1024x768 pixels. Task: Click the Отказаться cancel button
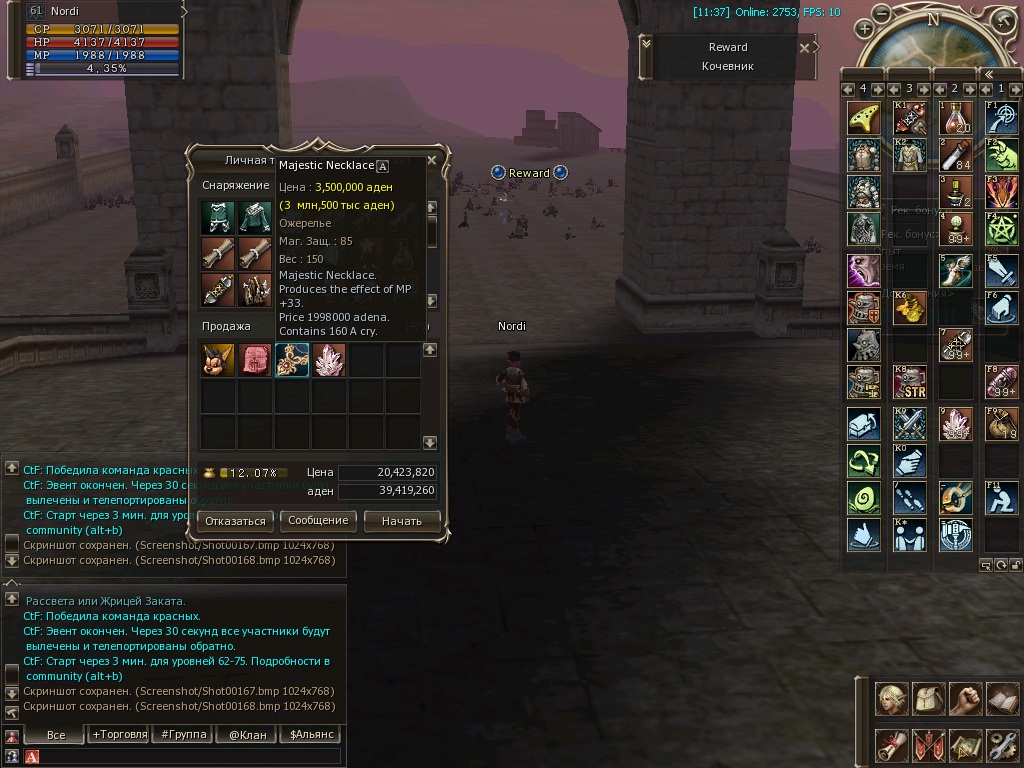236,521
